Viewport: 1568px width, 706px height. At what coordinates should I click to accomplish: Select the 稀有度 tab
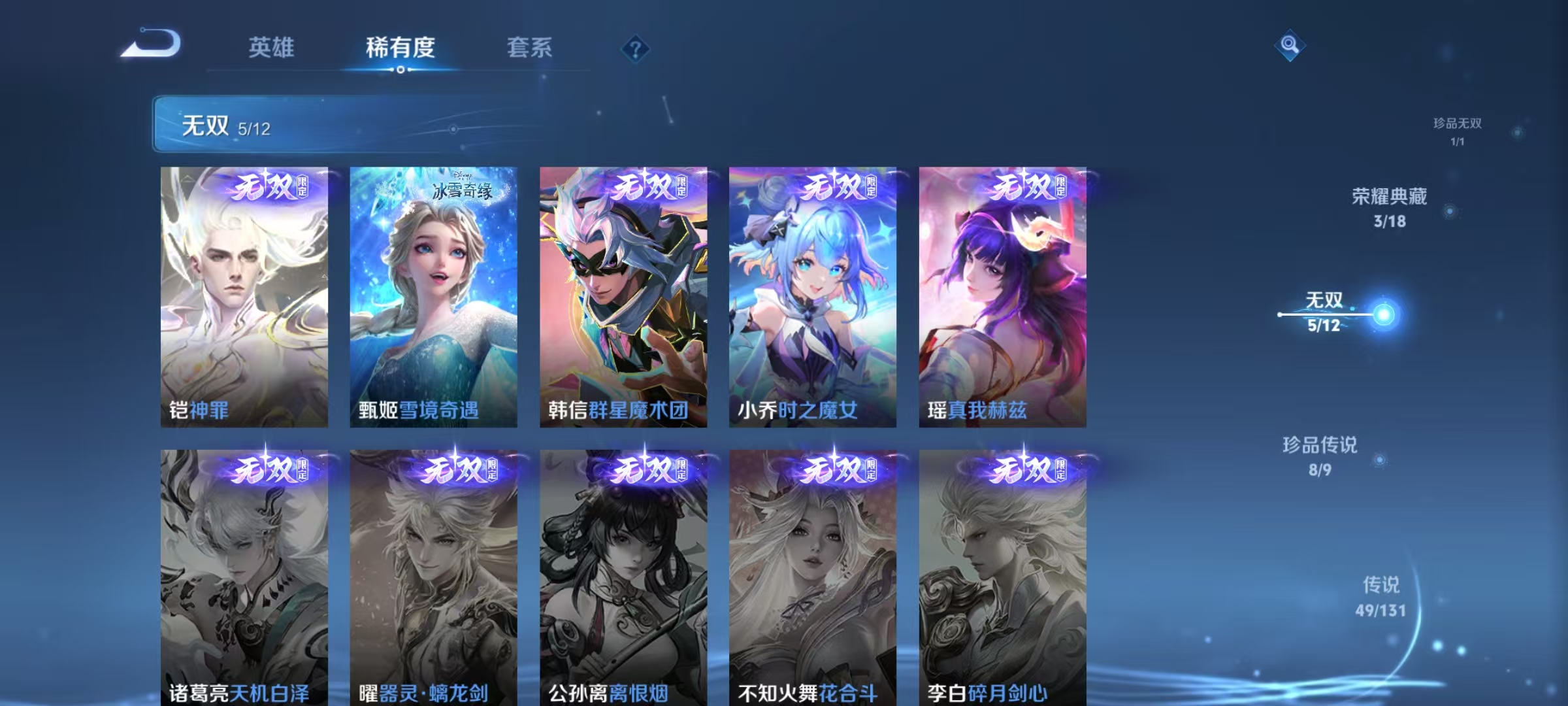coord(401,48)
